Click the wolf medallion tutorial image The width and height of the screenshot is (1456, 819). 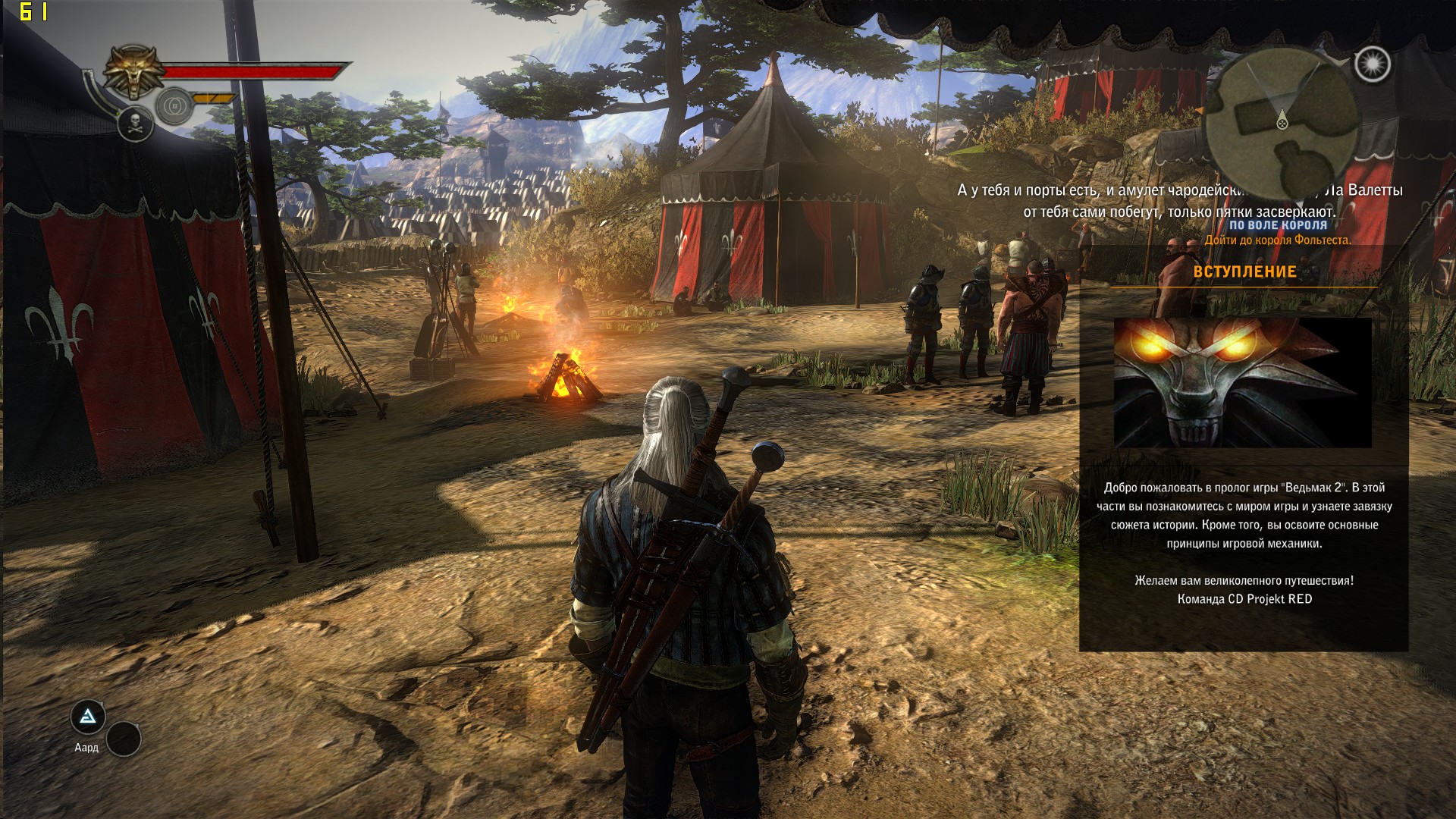(x=1242, y=382)
